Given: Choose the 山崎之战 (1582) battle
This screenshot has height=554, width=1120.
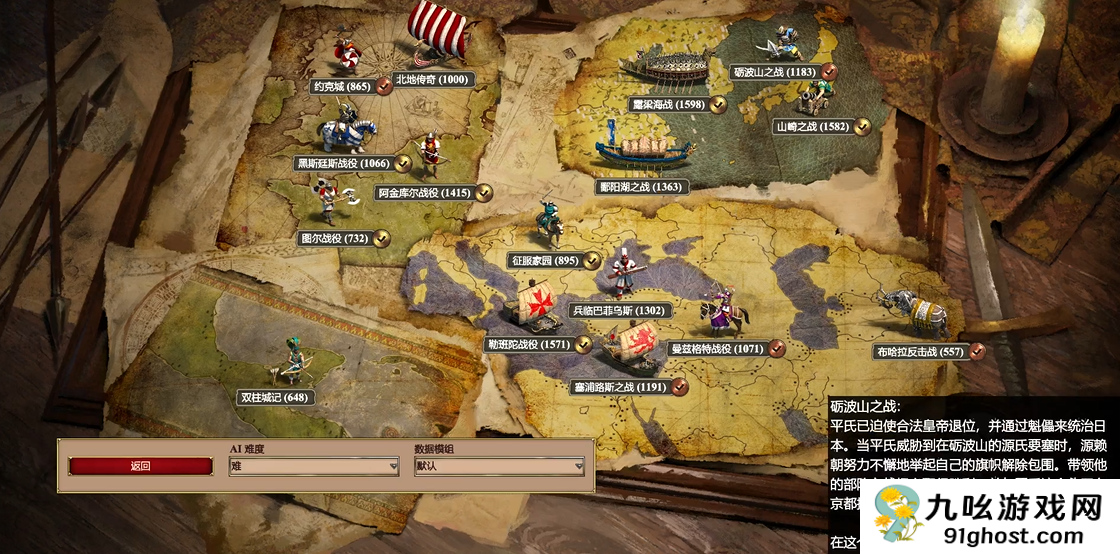Looking at the screenshot, I should [812, 127].
